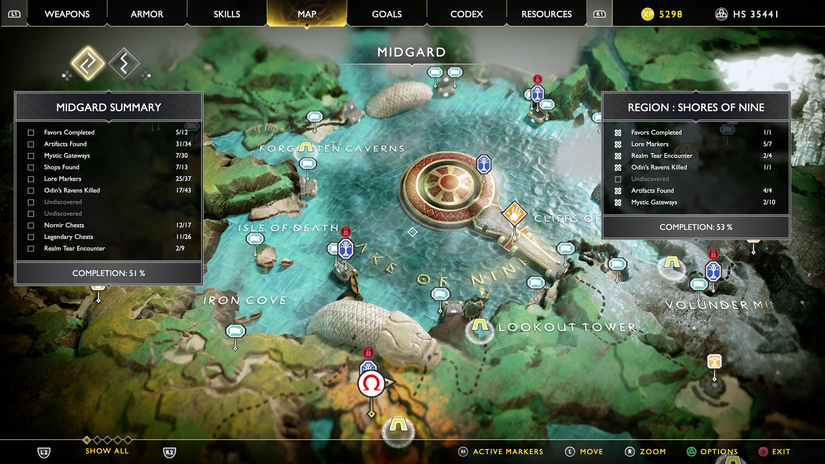Image resolution: width=825 pixels, height=464 pixels.
Task: Go to the Goals tab
Action: tap(387, 14)
